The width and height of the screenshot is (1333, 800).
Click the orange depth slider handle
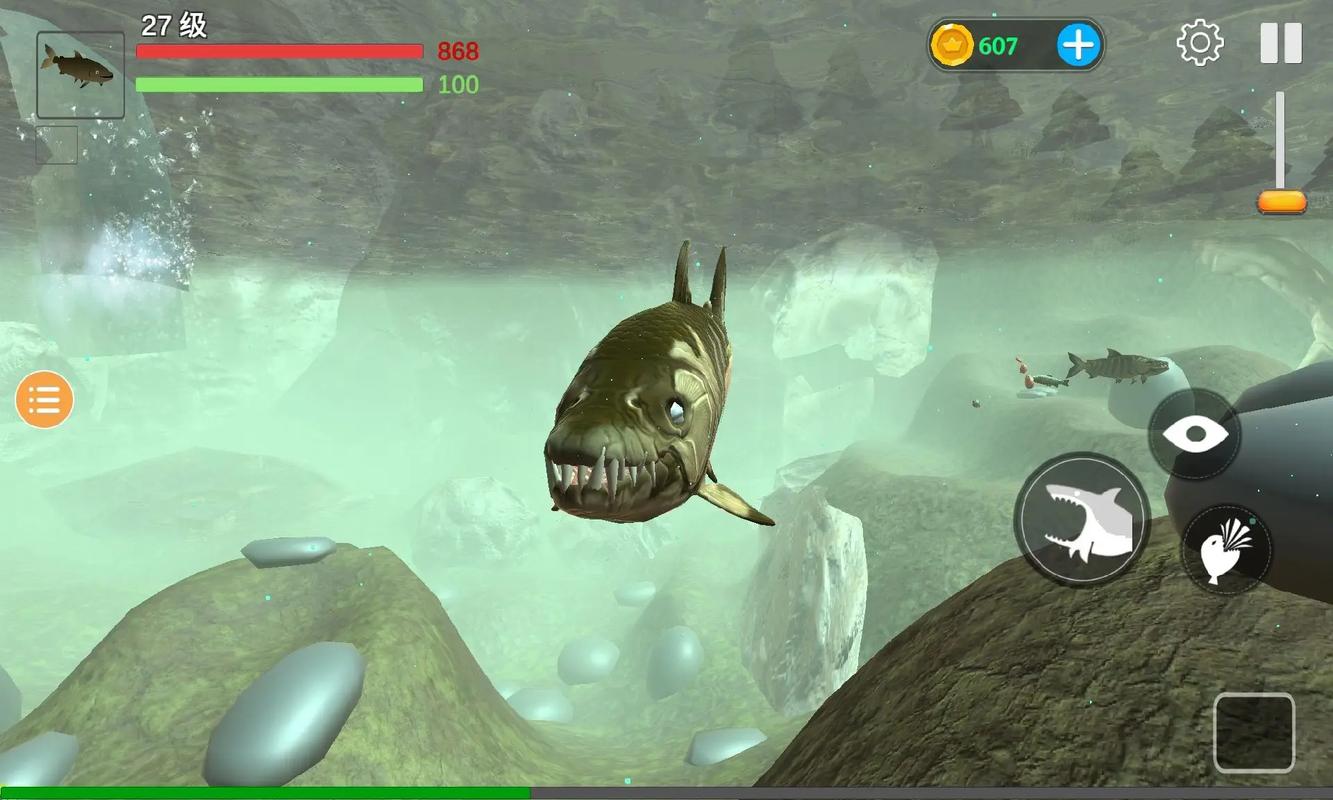tap(1282, 202)
